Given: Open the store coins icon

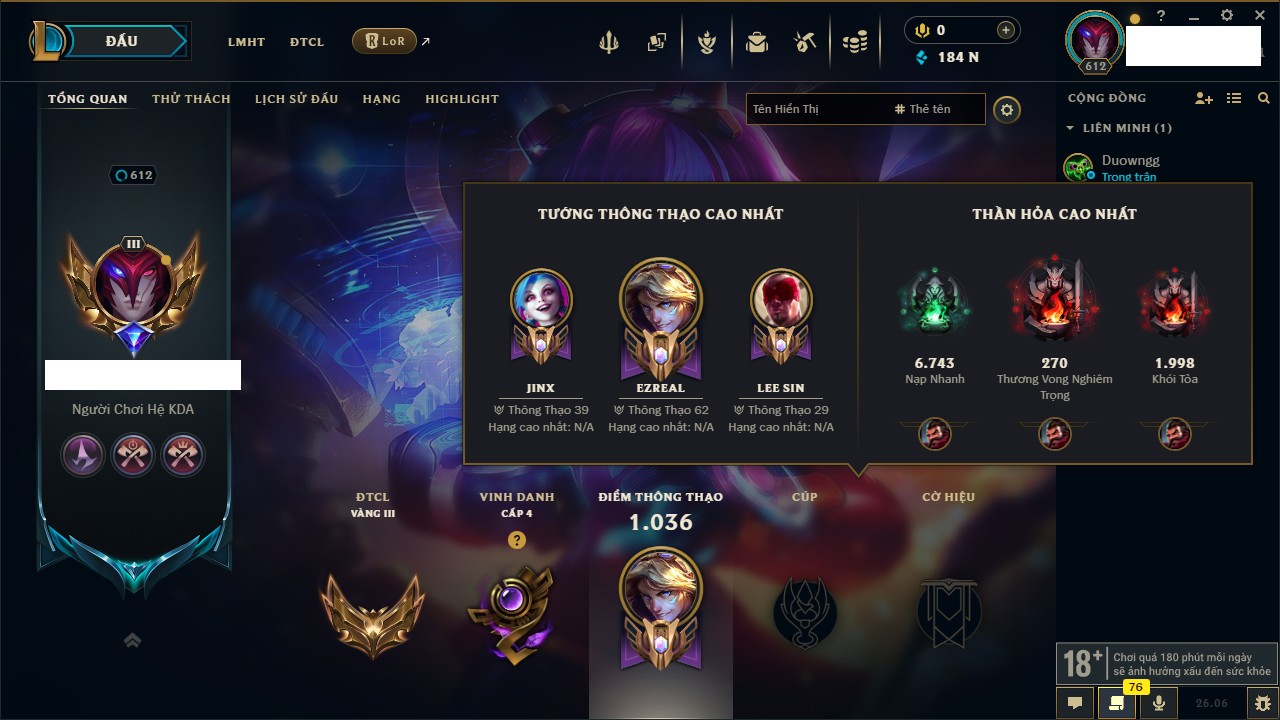Looking at the screenshot, I should (854, 42).
